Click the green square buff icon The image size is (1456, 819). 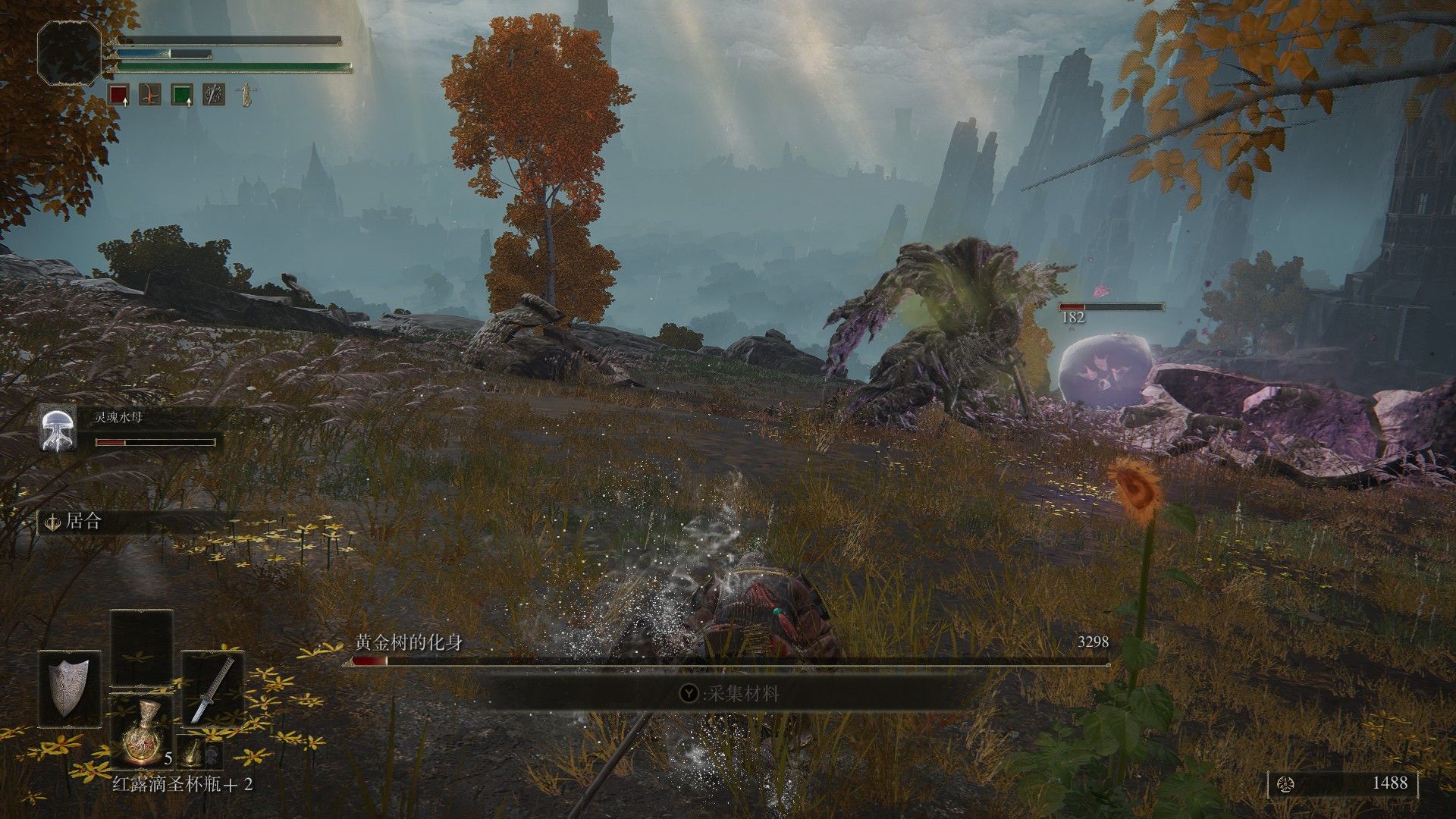point(182,95)
